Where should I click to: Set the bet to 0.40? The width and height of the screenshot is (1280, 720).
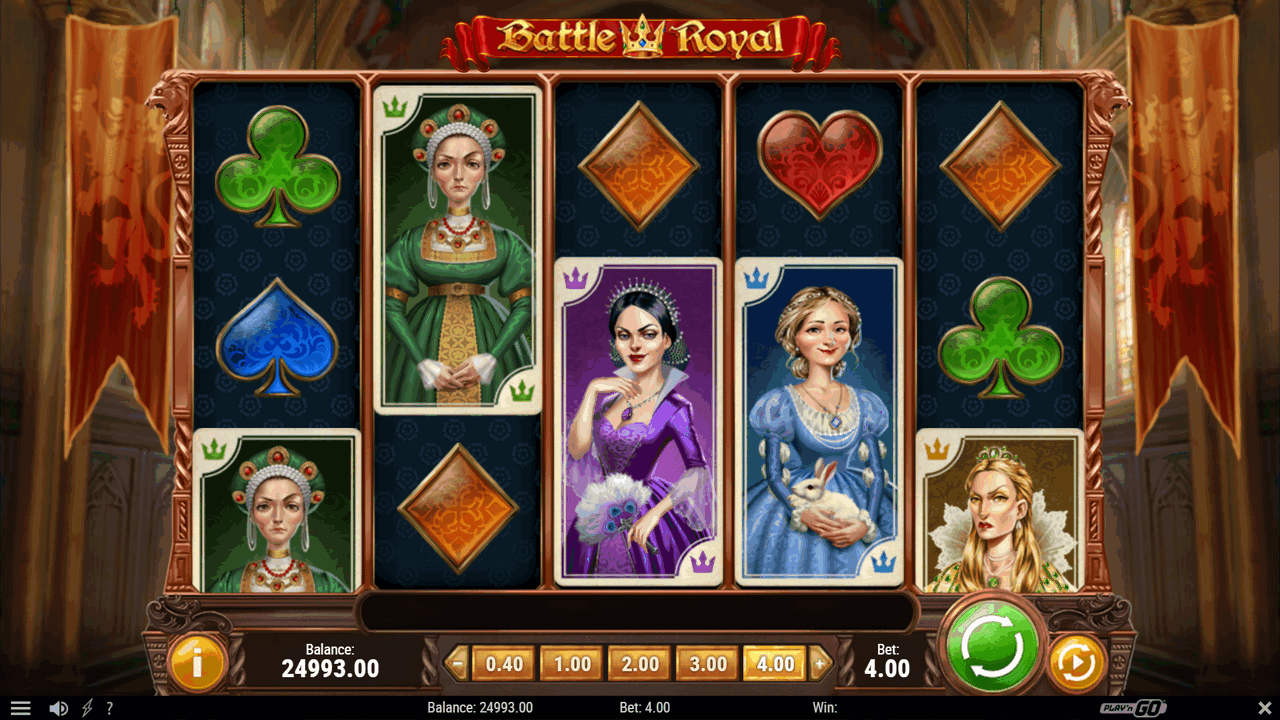click(x=504, y=664)
